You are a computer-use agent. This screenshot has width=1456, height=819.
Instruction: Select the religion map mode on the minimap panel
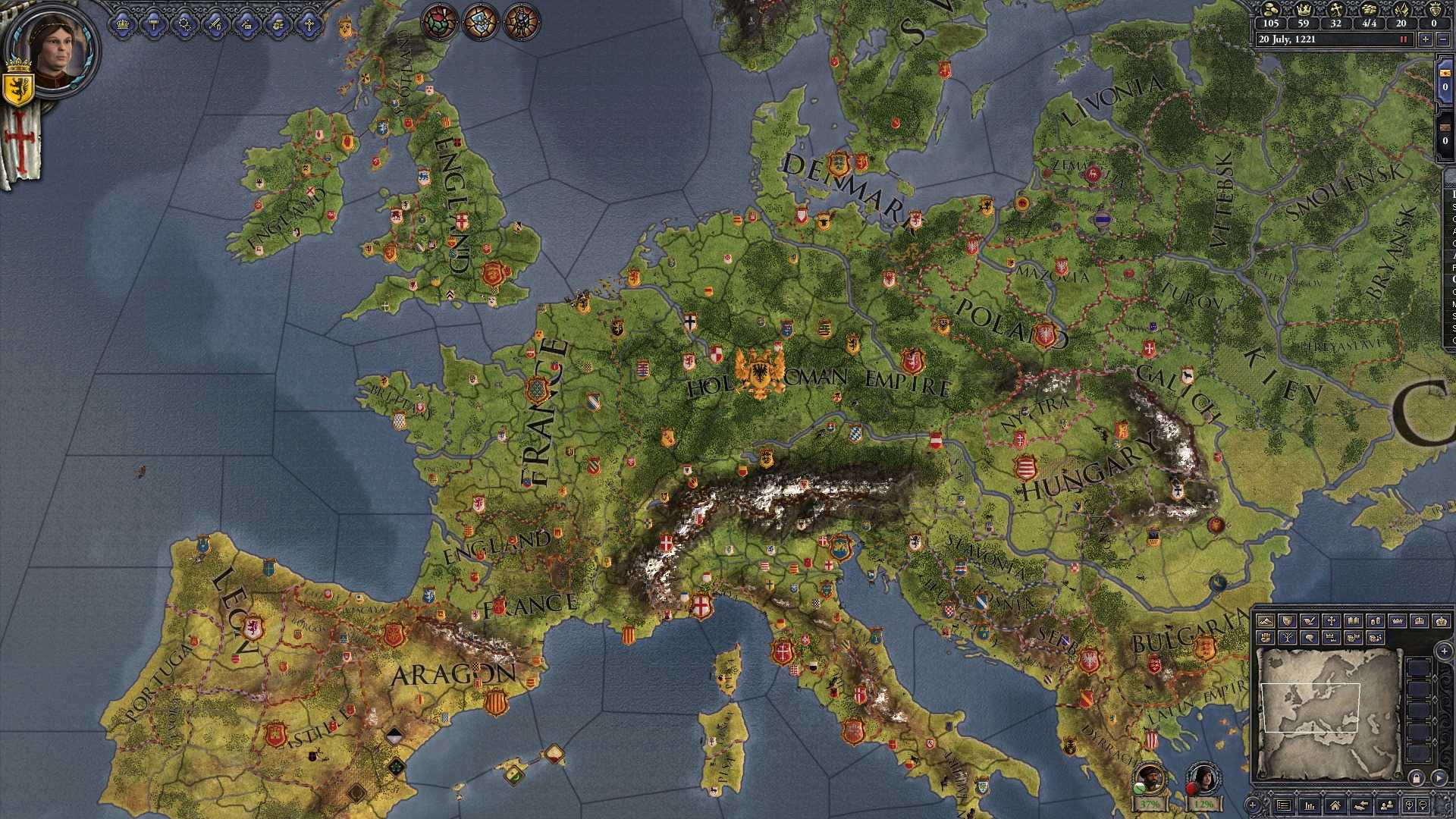point(1331,620)
